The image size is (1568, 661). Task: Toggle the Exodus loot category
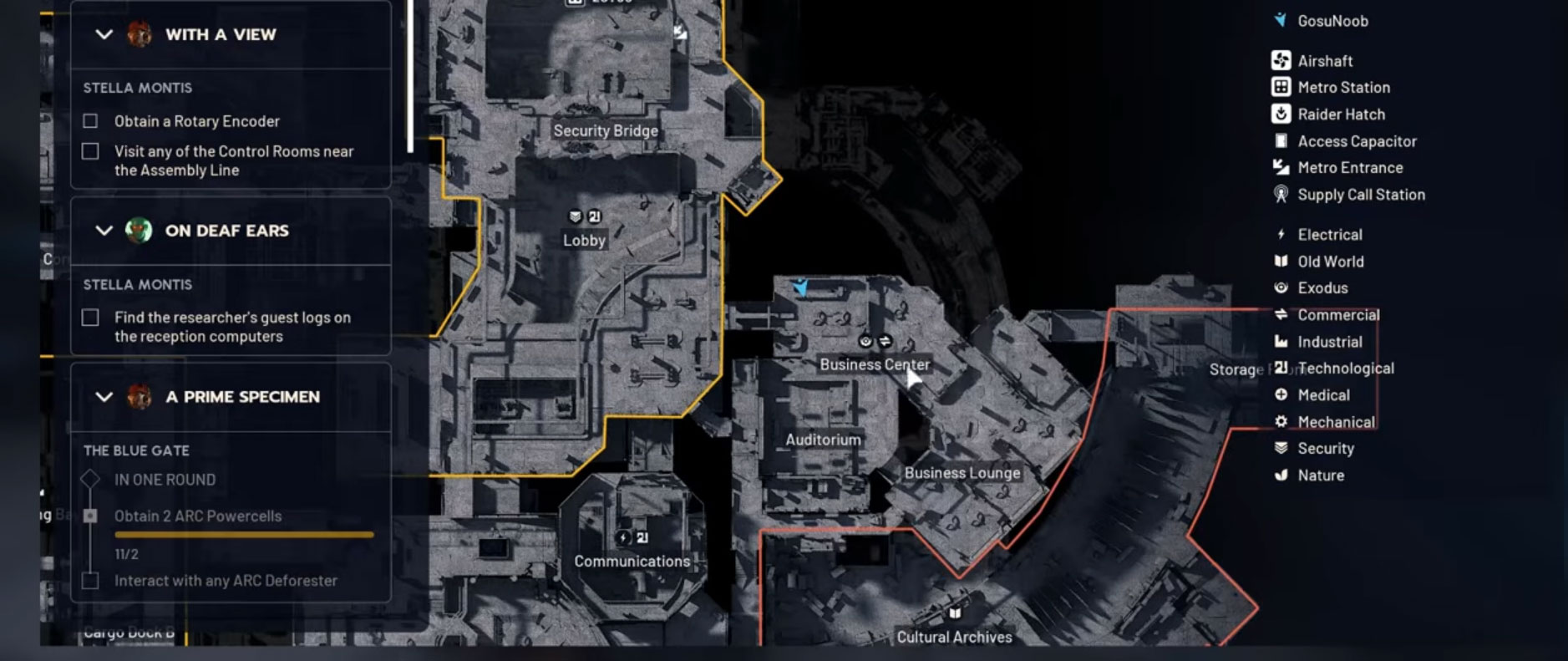1322,288
